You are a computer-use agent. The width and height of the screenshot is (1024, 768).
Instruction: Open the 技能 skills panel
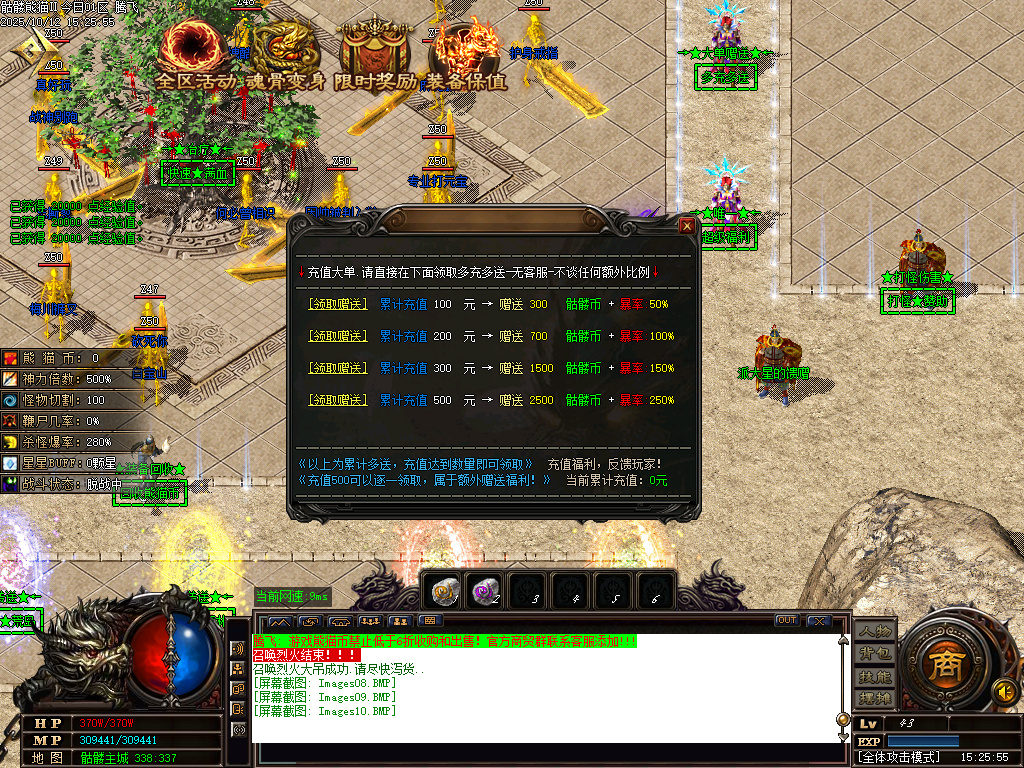874,677
